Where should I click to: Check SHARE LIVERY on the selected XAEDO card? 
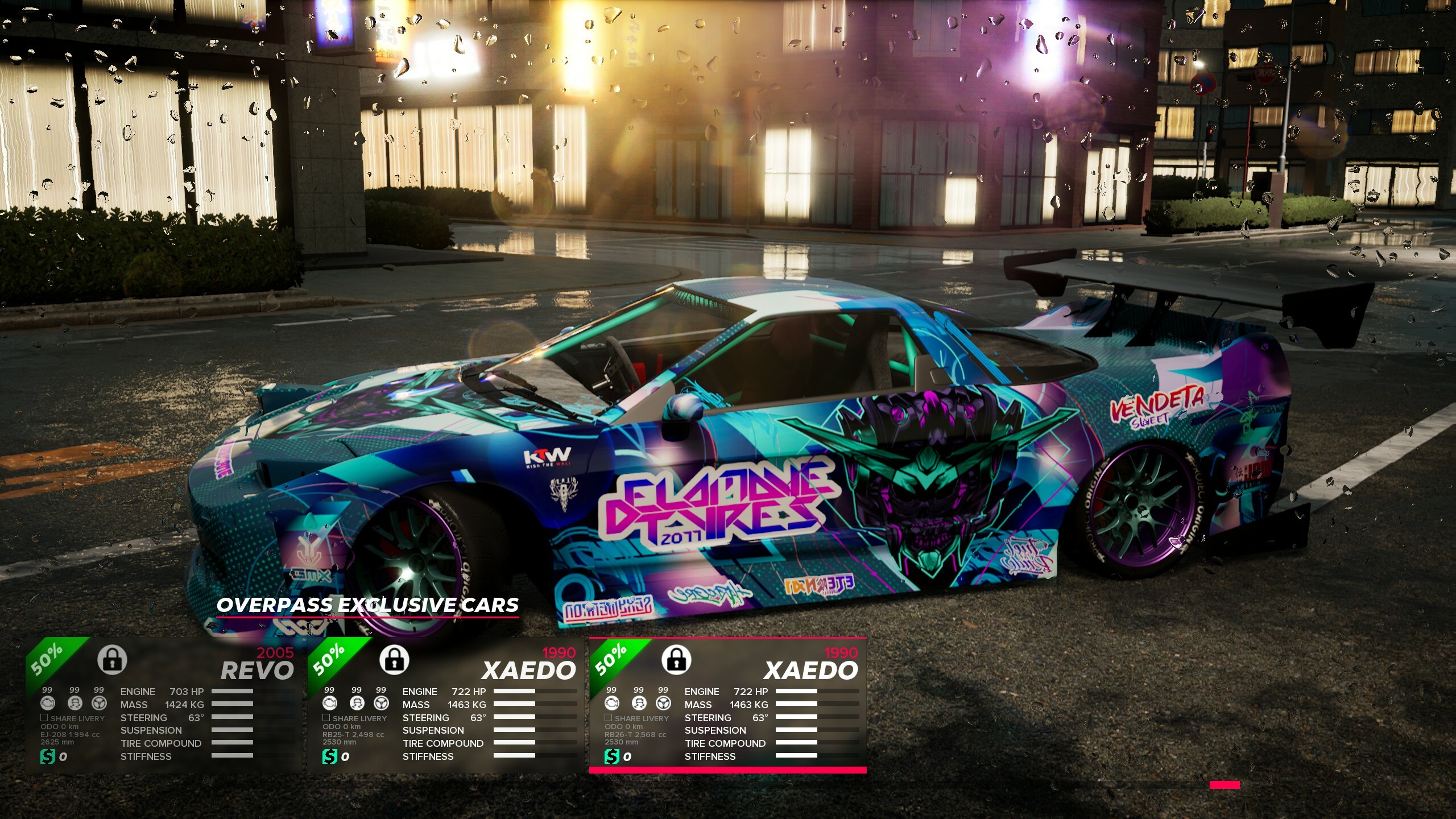tap(607, 718)
